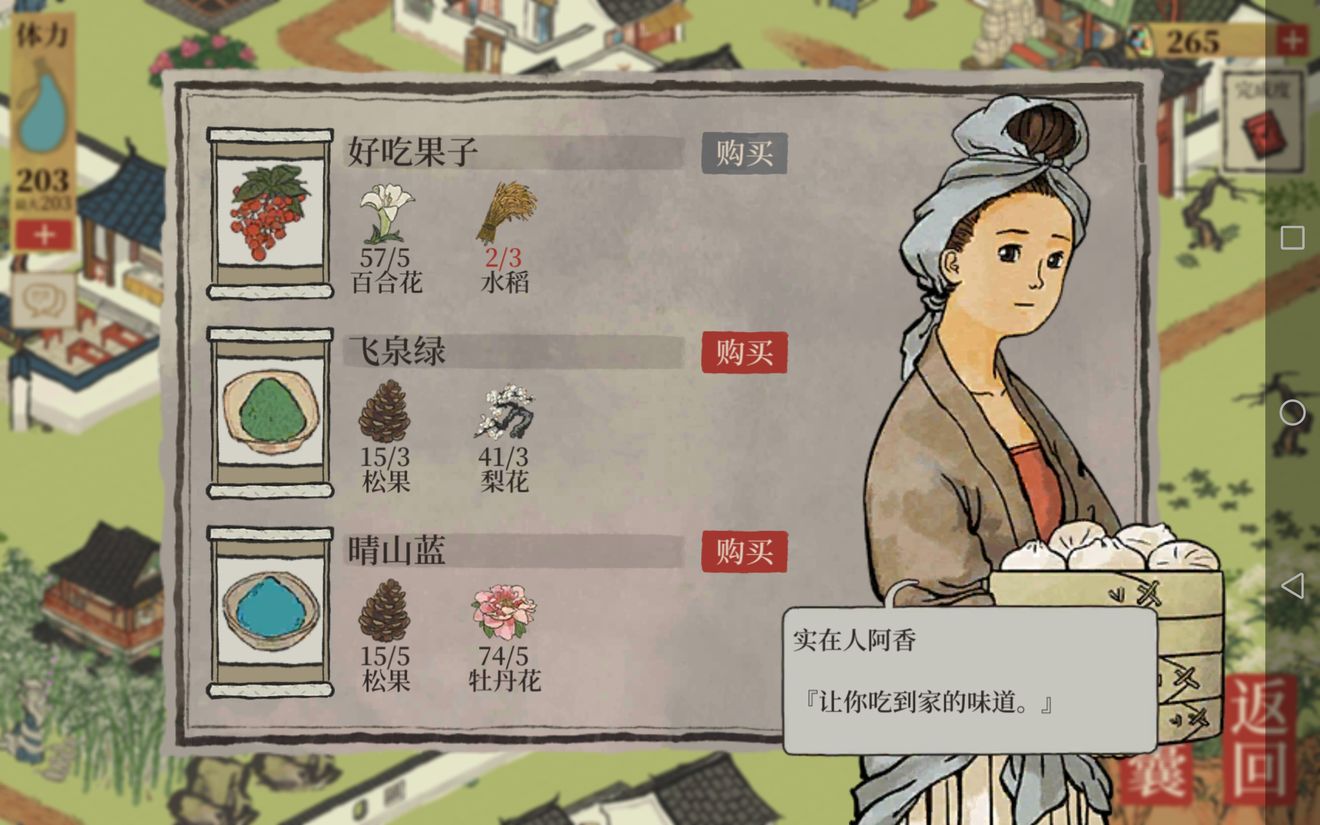Select the 晴山蓝 blue powder scroll
Viewport: 1320px width, 825px height.
point(270,611)
